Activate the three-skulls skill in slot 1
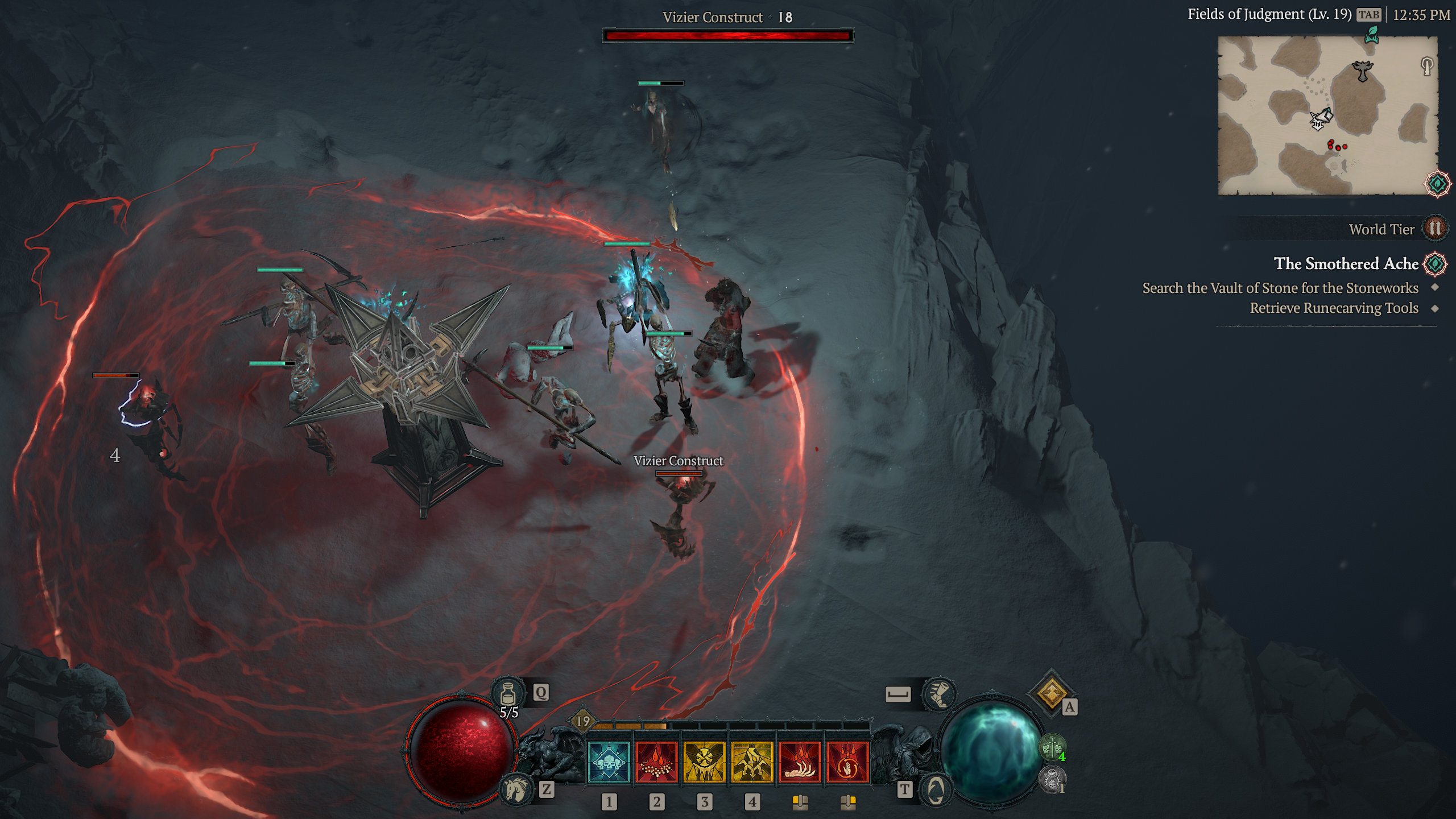The image size is (1456, 819). point(609,762)
